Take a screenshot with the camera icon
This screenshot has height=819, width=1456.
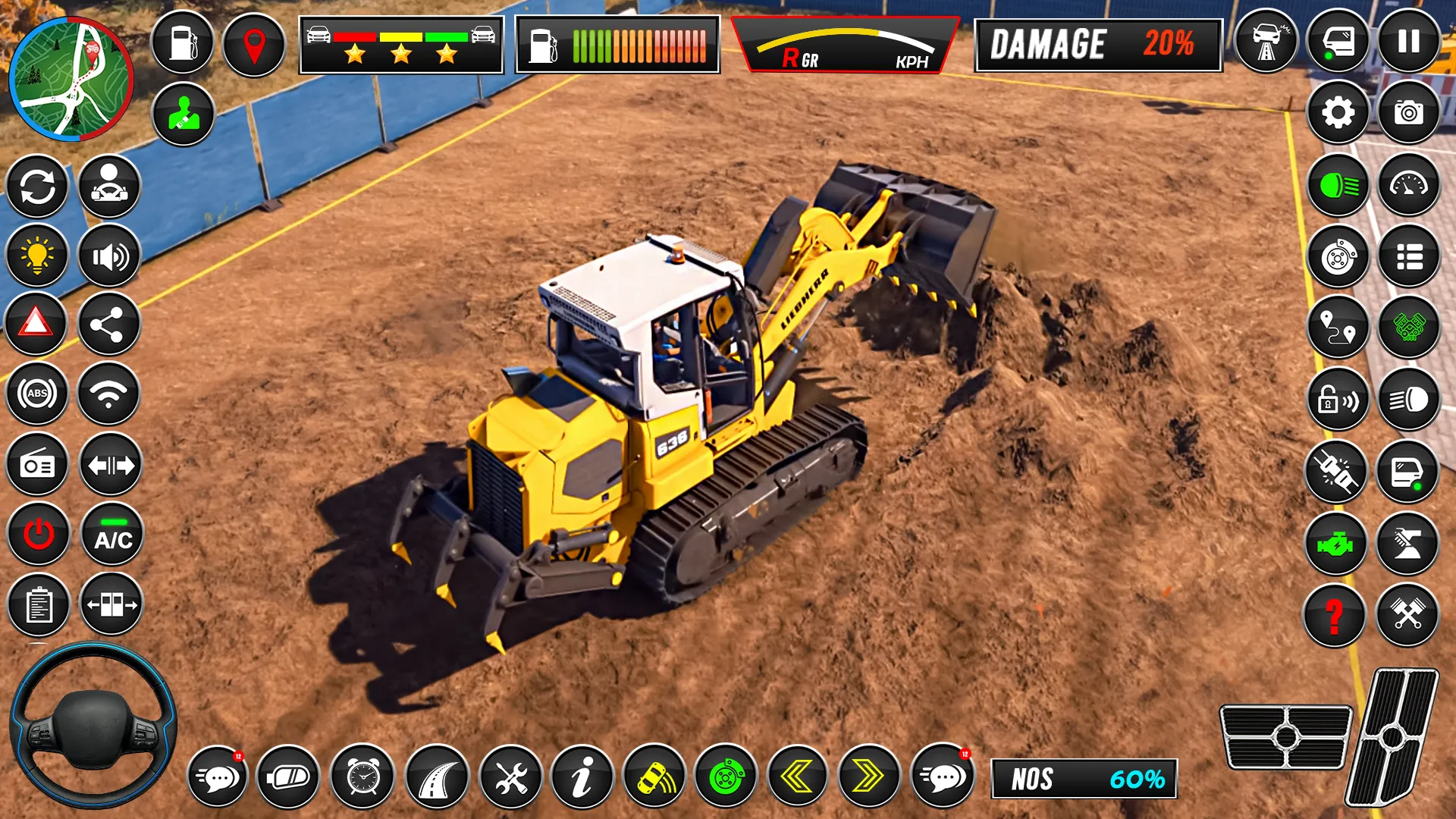click(1408, 114)
